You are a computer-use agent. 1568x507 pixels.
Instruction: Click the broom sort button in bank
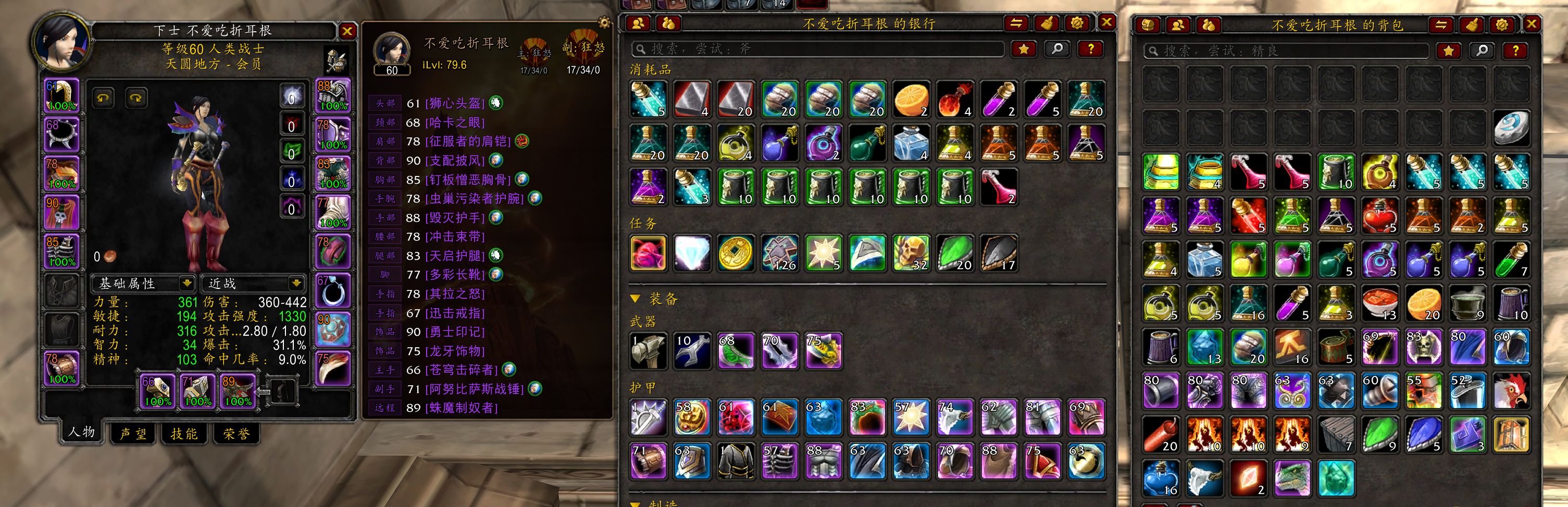coord(1047,23)
